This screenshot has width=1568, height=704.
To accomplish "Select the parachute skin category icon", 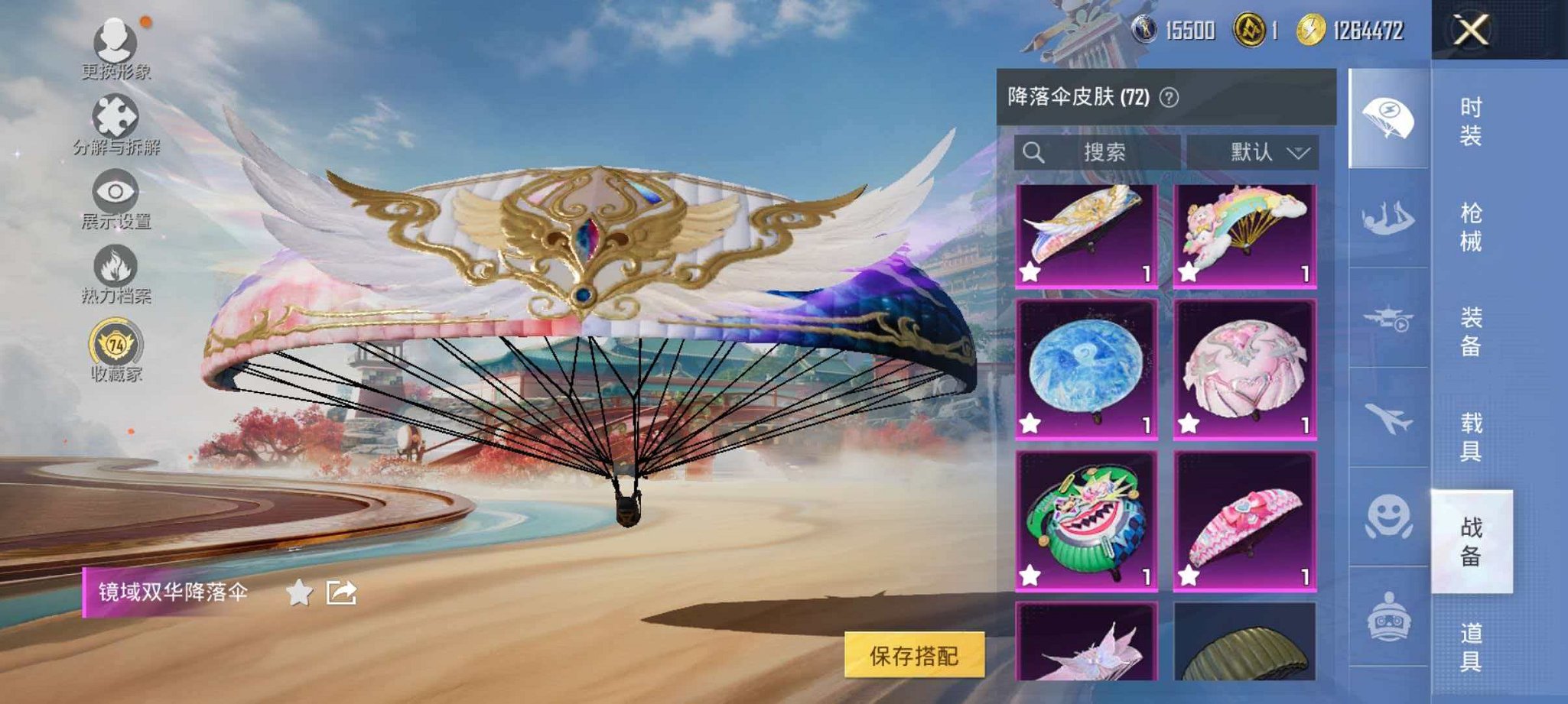I will [1389, 115].
